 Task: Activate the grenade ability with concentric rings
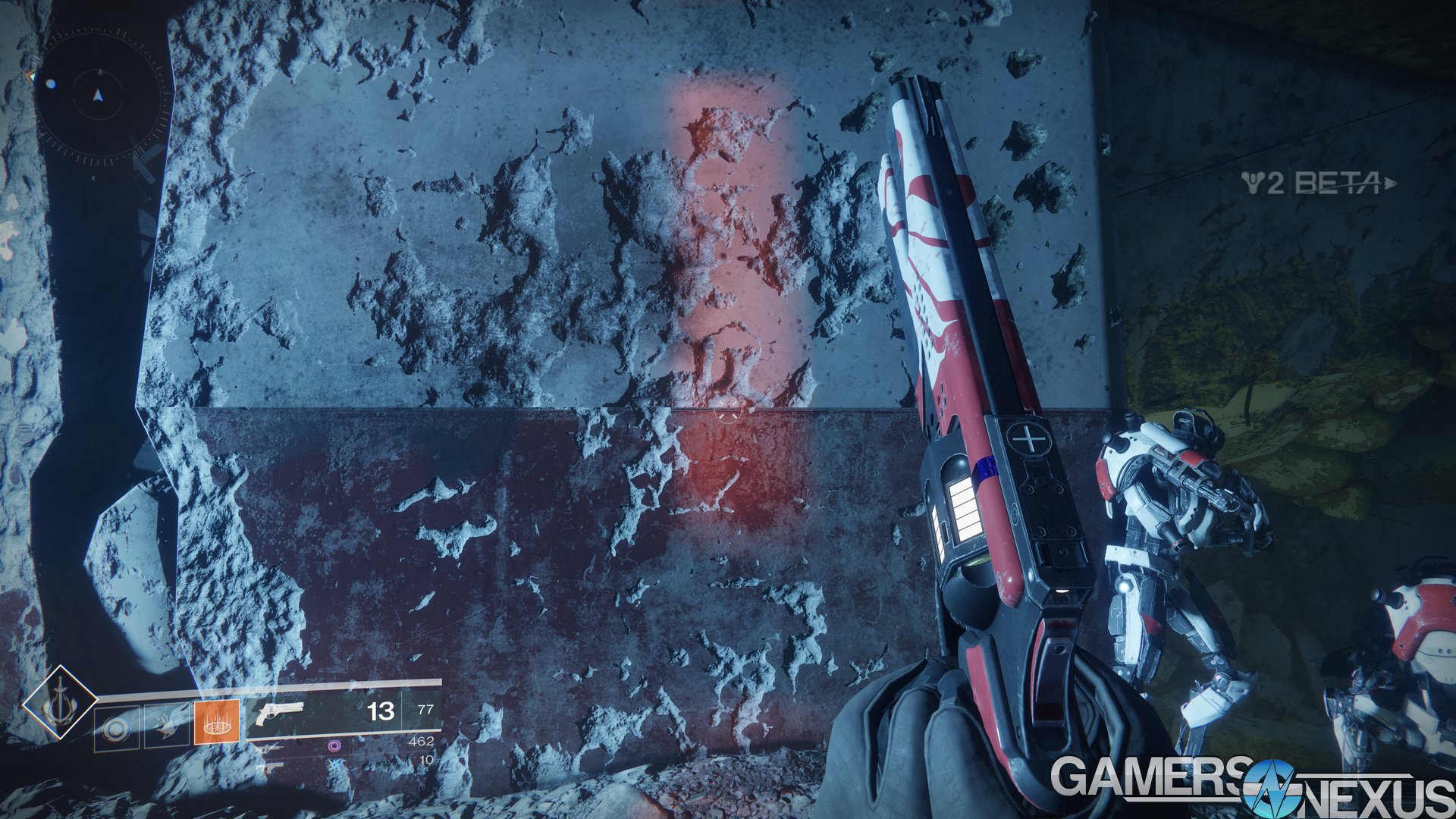pos(117,729)
